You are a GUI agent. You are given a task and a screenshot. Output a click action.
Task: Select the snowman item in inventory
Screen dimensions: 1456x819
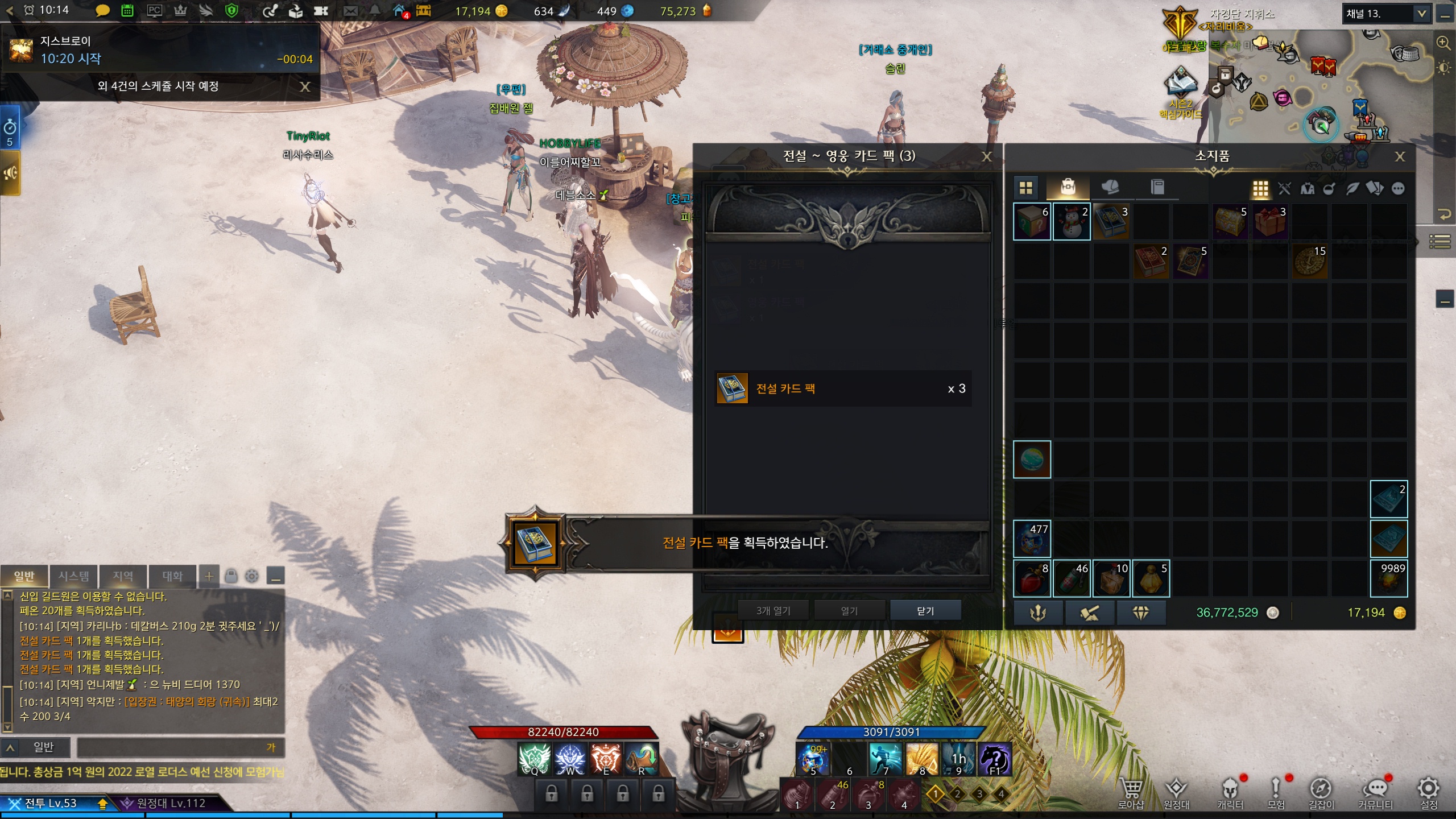(x=1071, y=222)
